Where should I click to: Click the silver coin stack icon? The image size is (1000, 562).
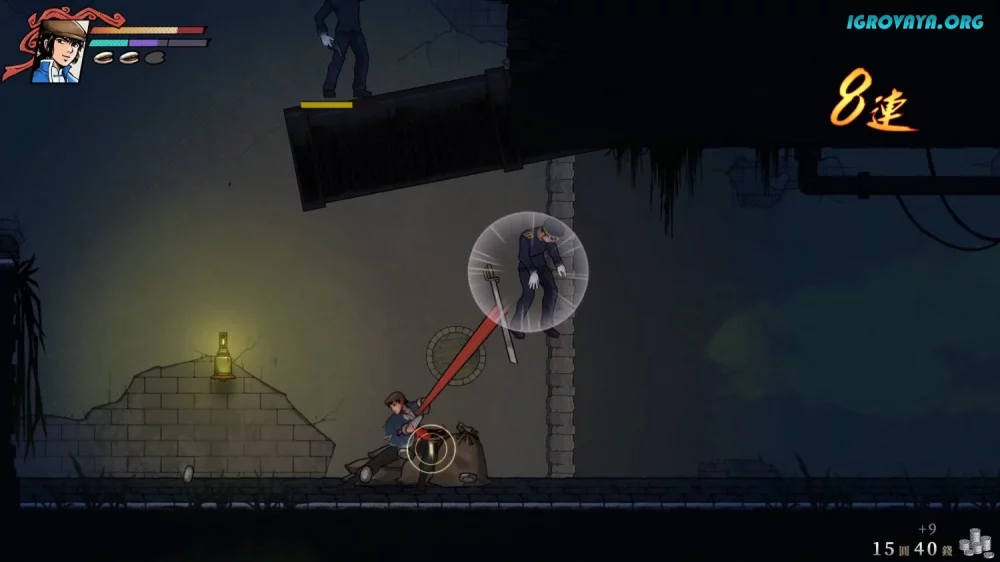tap(973, 543)
